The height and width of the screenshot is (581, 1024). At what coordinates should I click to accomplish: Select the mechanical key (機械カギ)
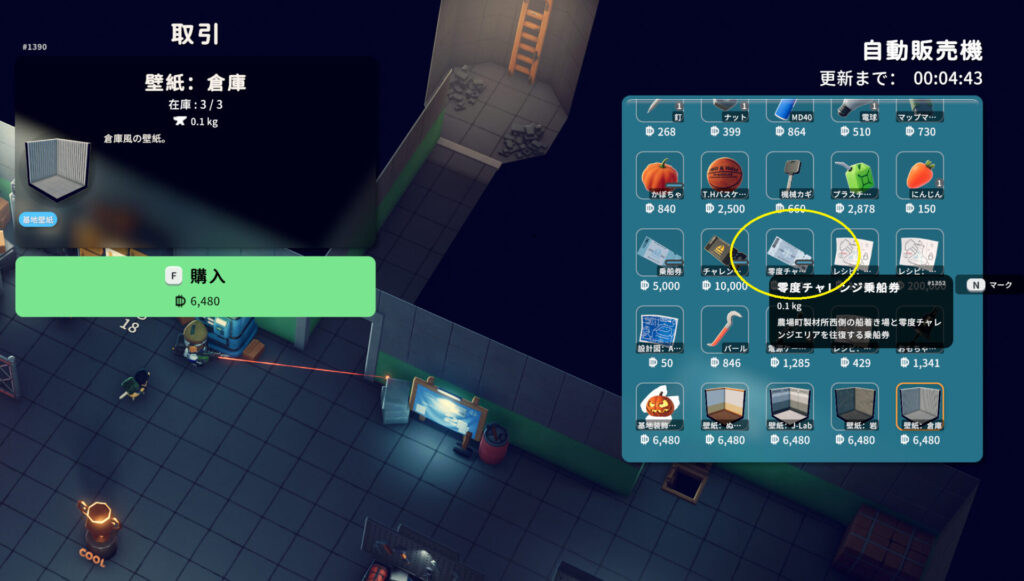point(790,175)
